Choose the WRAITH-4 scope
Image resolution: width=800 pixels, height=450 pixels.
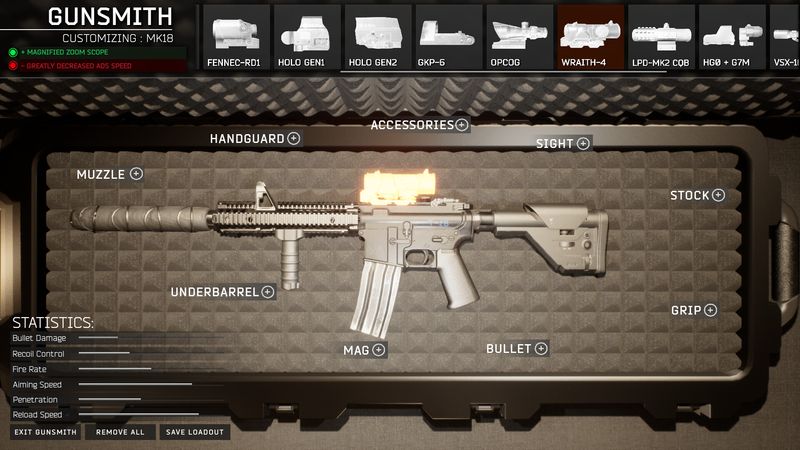pos(591,37)
